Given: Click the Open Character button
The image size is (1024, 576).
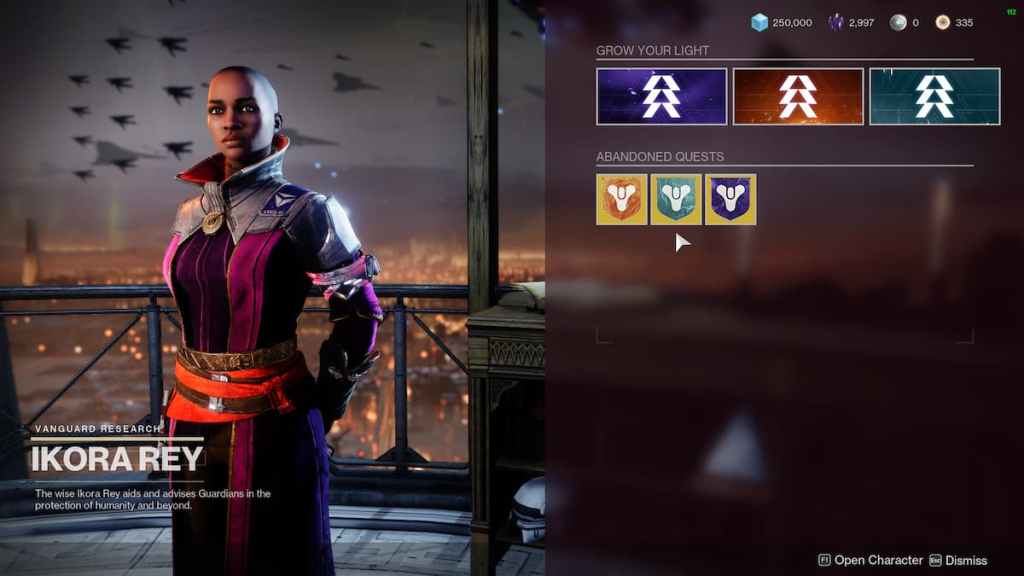Looking at the screenshot, I should pos(868,560).
